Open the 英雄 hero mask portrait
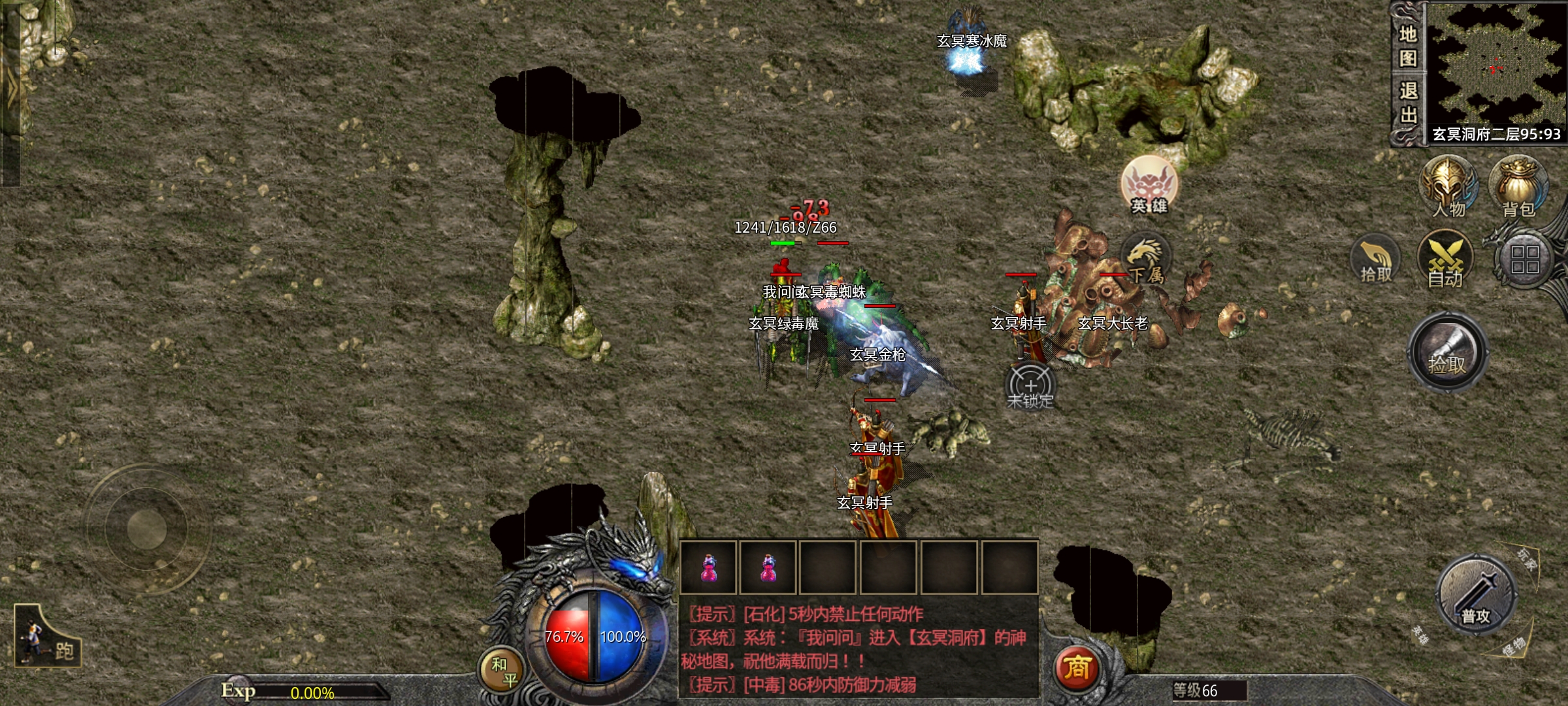Image resolution: width=1568 pixels, height=706 pixels. tap(1149, 185)
